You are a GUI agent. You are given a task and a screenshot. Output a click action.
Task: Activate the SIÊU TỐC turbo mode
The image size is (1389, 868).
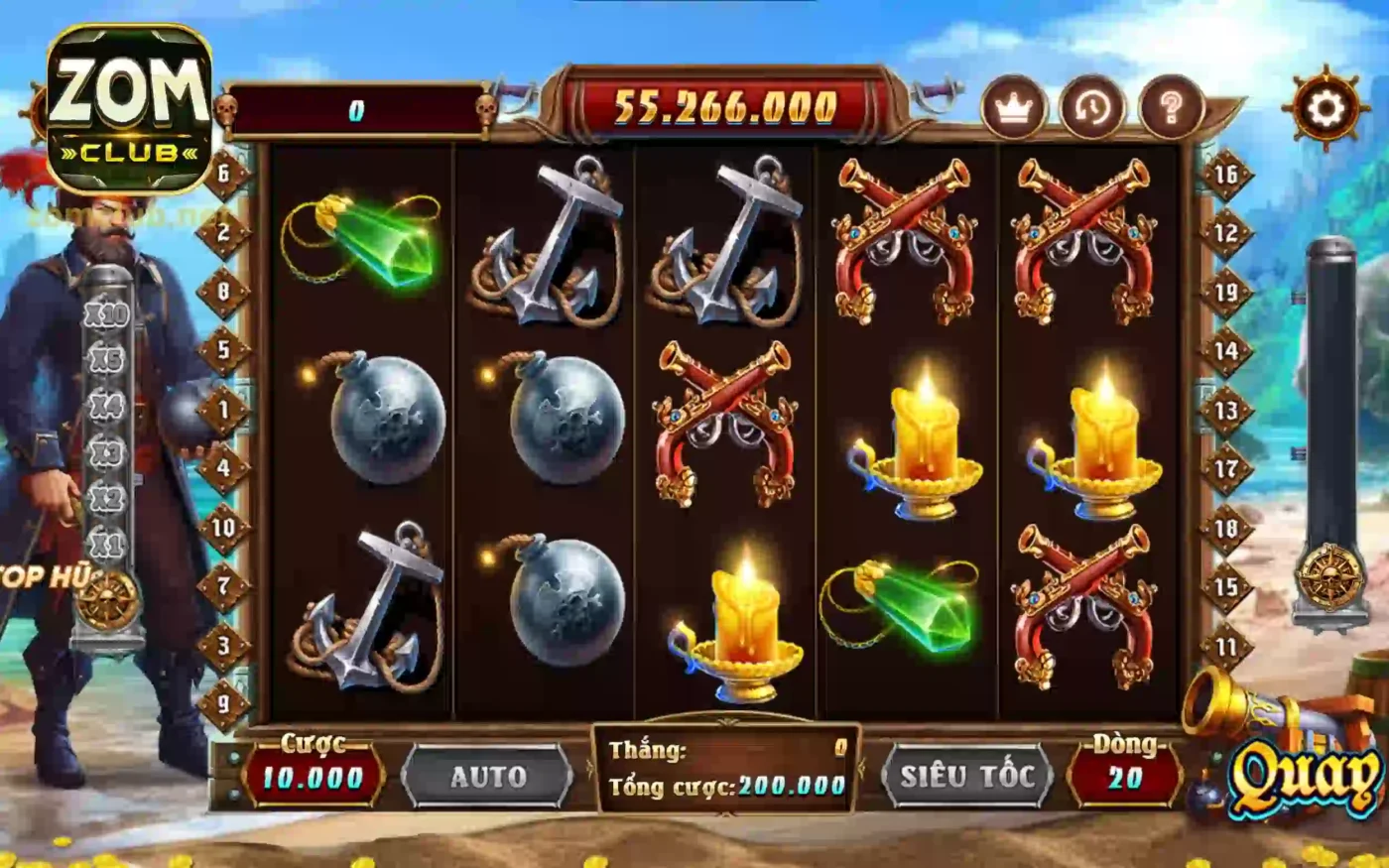(966, 777)
